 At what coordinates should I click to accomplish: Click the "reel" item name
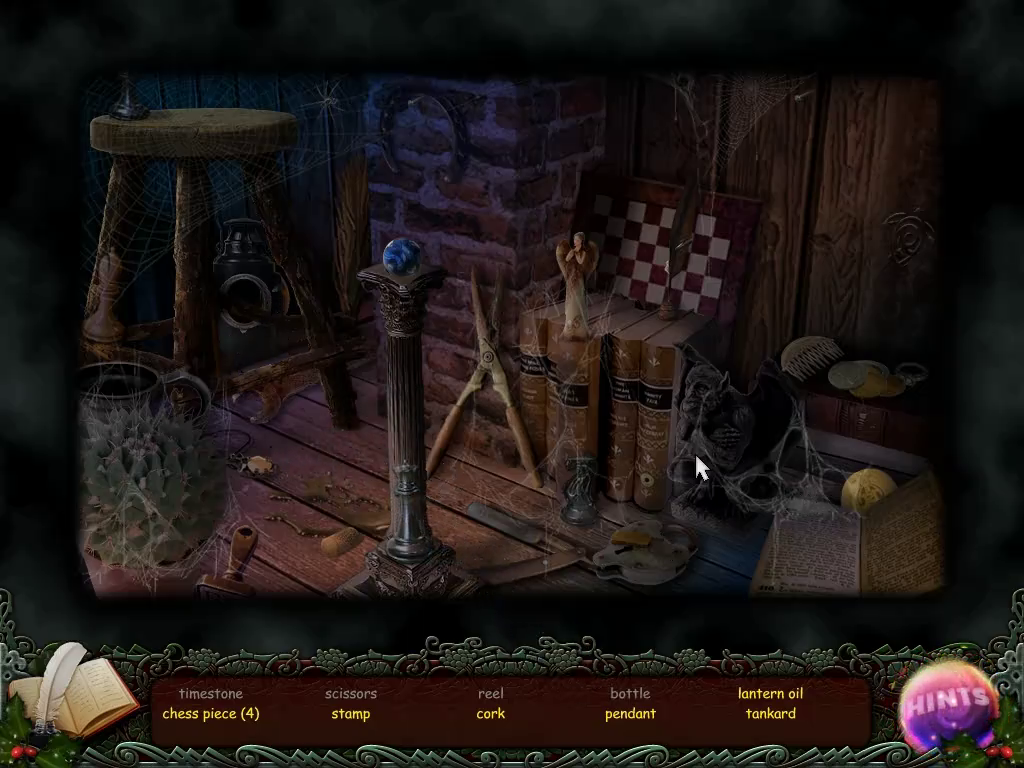pyautogui.click(x=491, y=693)
